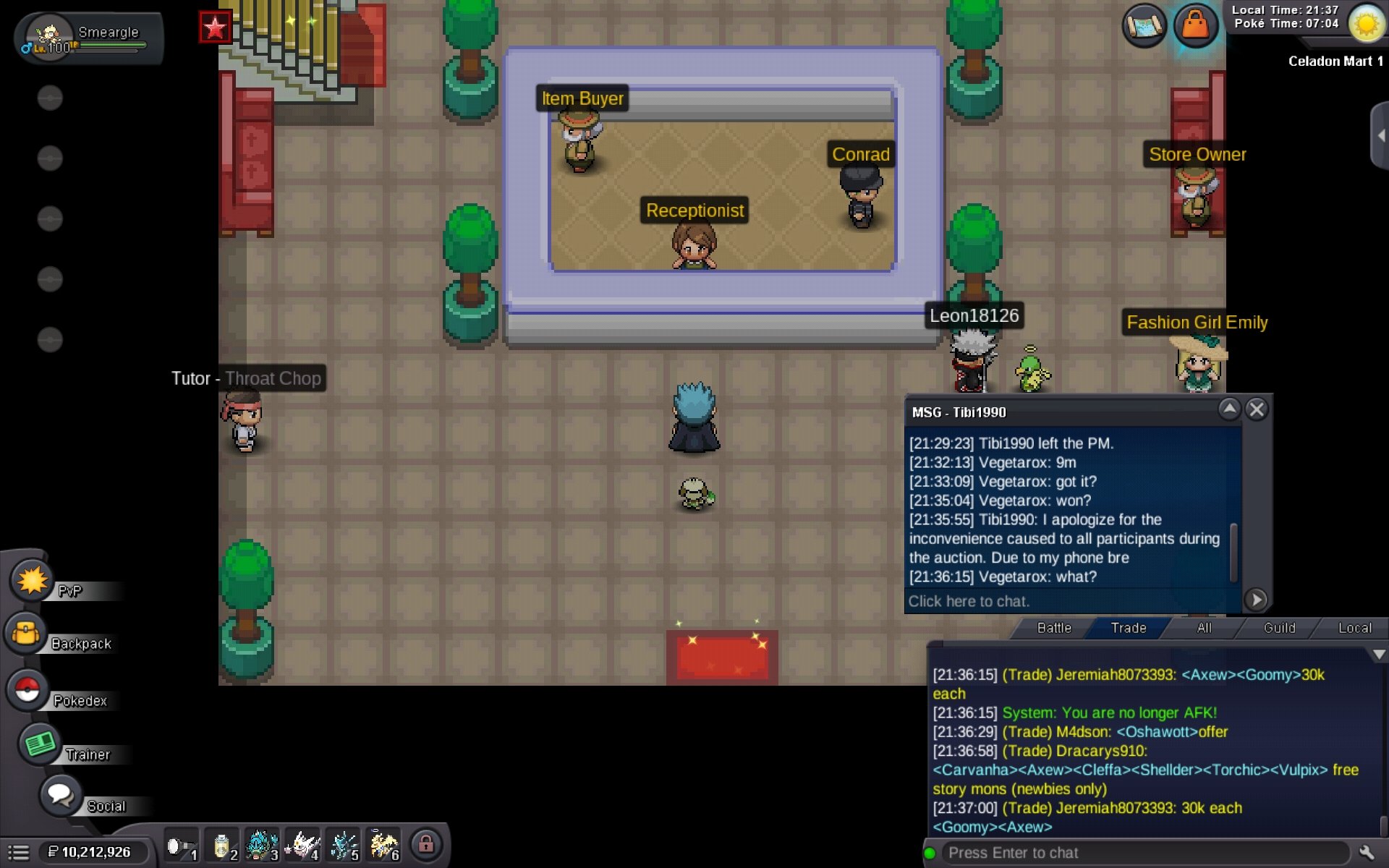The image size is (1389, 868).
Task: Switch to the Local chat tab
Action: pyautogui.click(x=1354, y=628)
